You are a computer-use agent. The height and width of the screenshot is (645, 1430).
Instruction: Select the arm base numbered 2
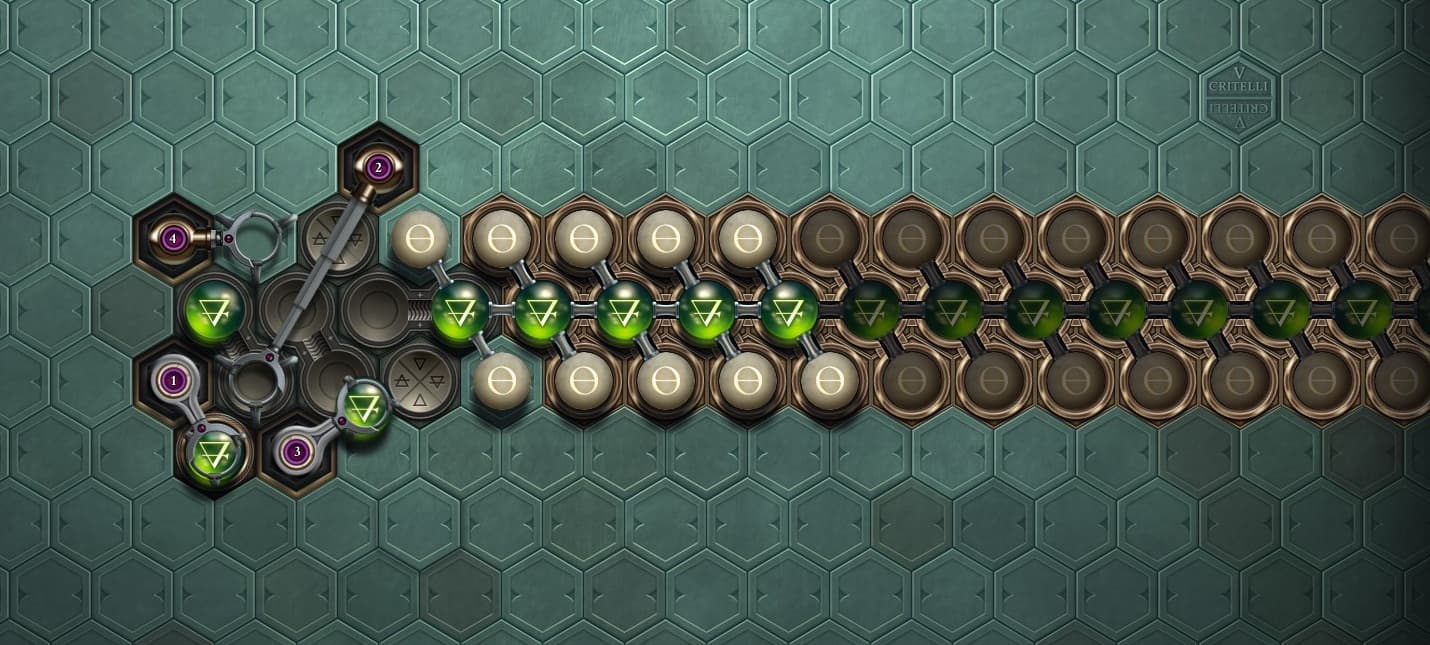tap(377, 167)
